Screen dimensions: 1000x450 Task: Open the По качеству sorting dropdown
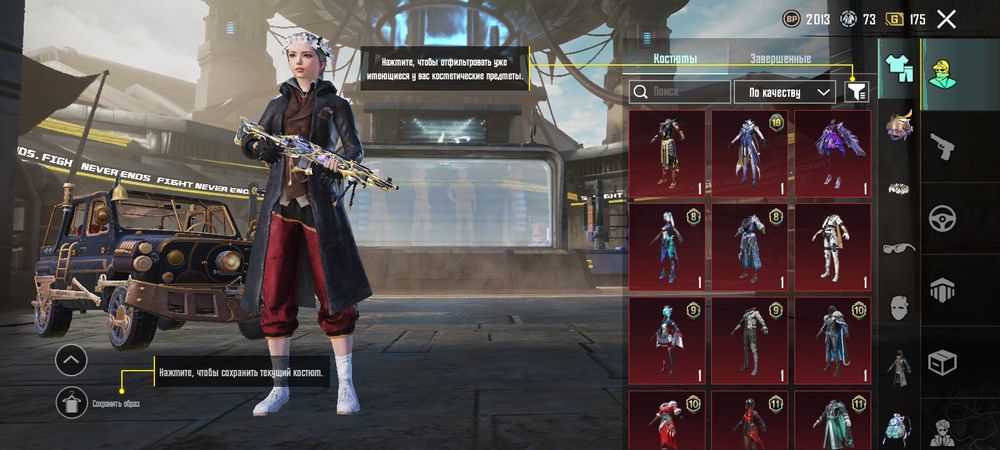tap(785, 92)
